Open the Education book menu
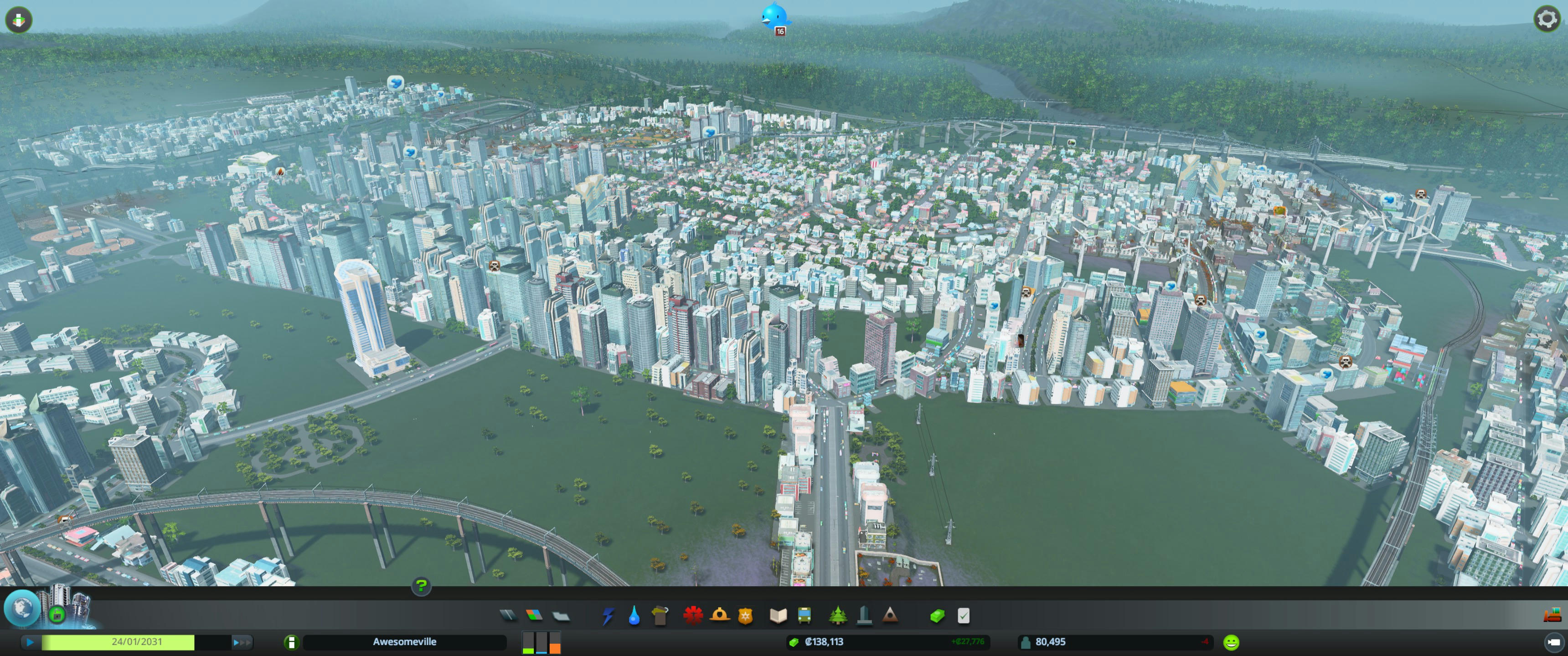This screenshot has height=656, width=1568. pyautogui.click(x=778, y=616)
